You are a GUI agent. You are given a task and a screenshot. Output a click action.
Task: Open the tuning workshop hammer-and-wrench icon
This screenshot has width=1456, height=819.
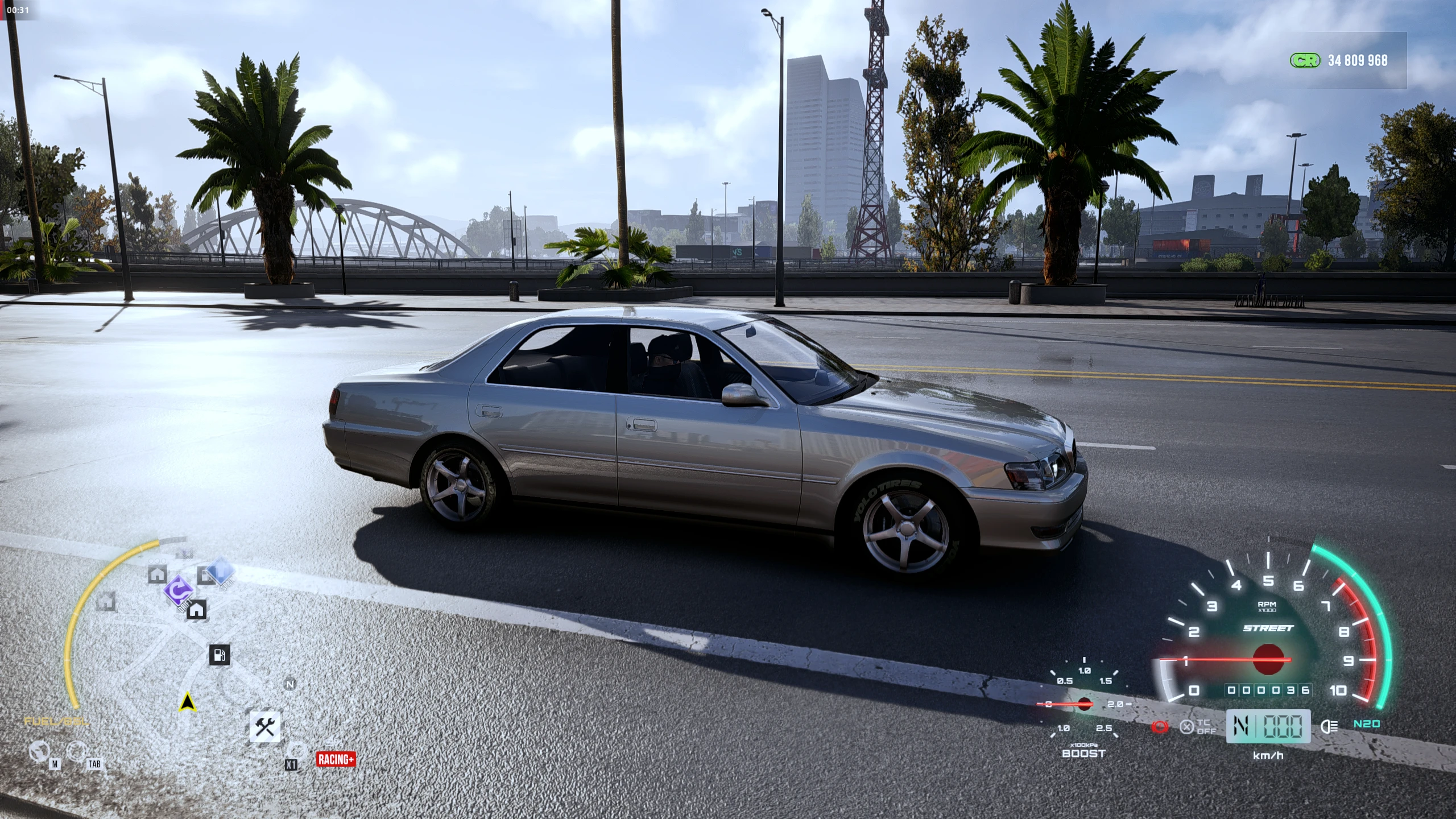pos(265,725)
